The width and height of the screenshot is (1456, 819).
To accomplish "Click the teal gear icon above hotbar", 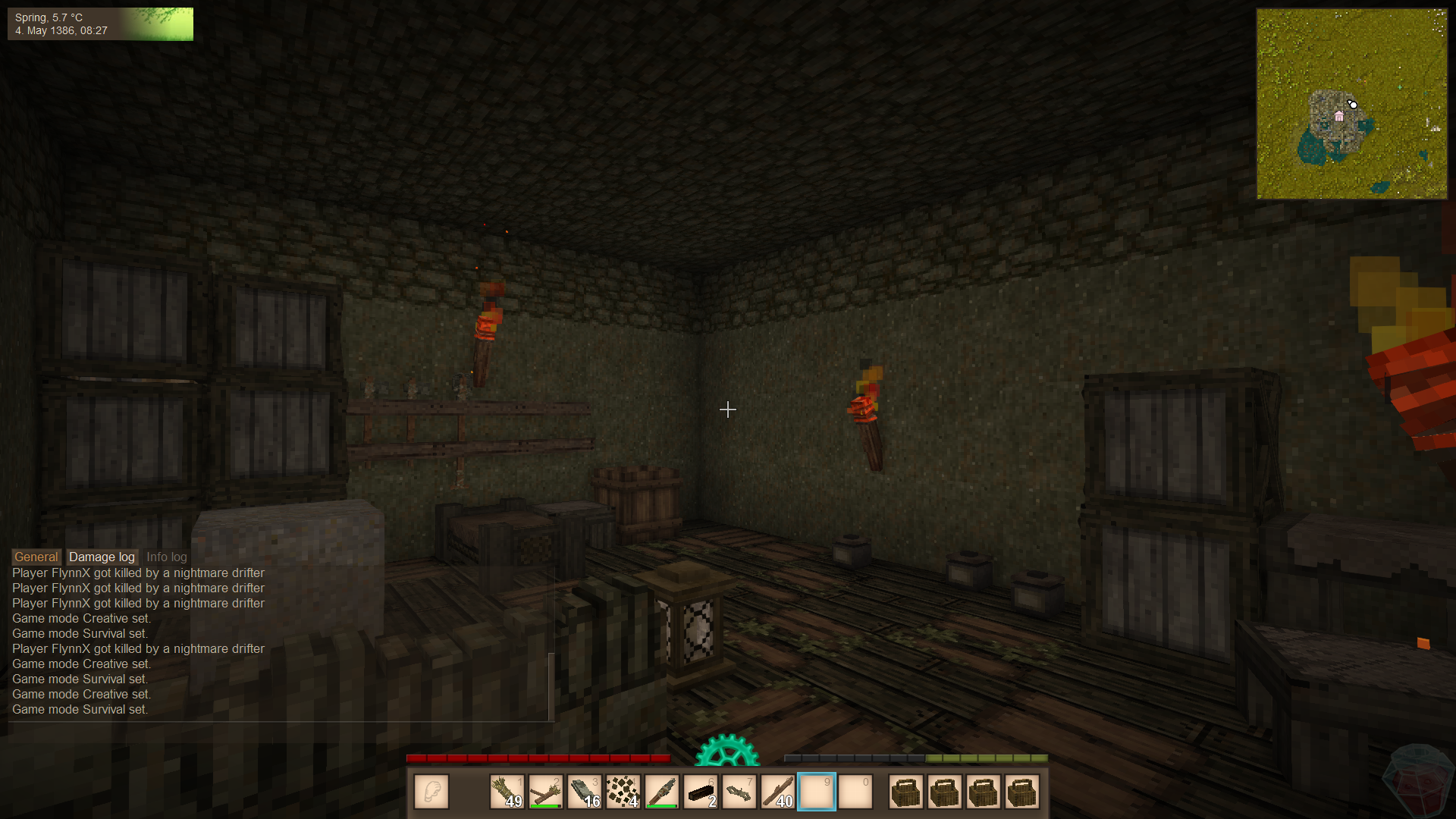I will pyautogui.click(x=727, y=752).
